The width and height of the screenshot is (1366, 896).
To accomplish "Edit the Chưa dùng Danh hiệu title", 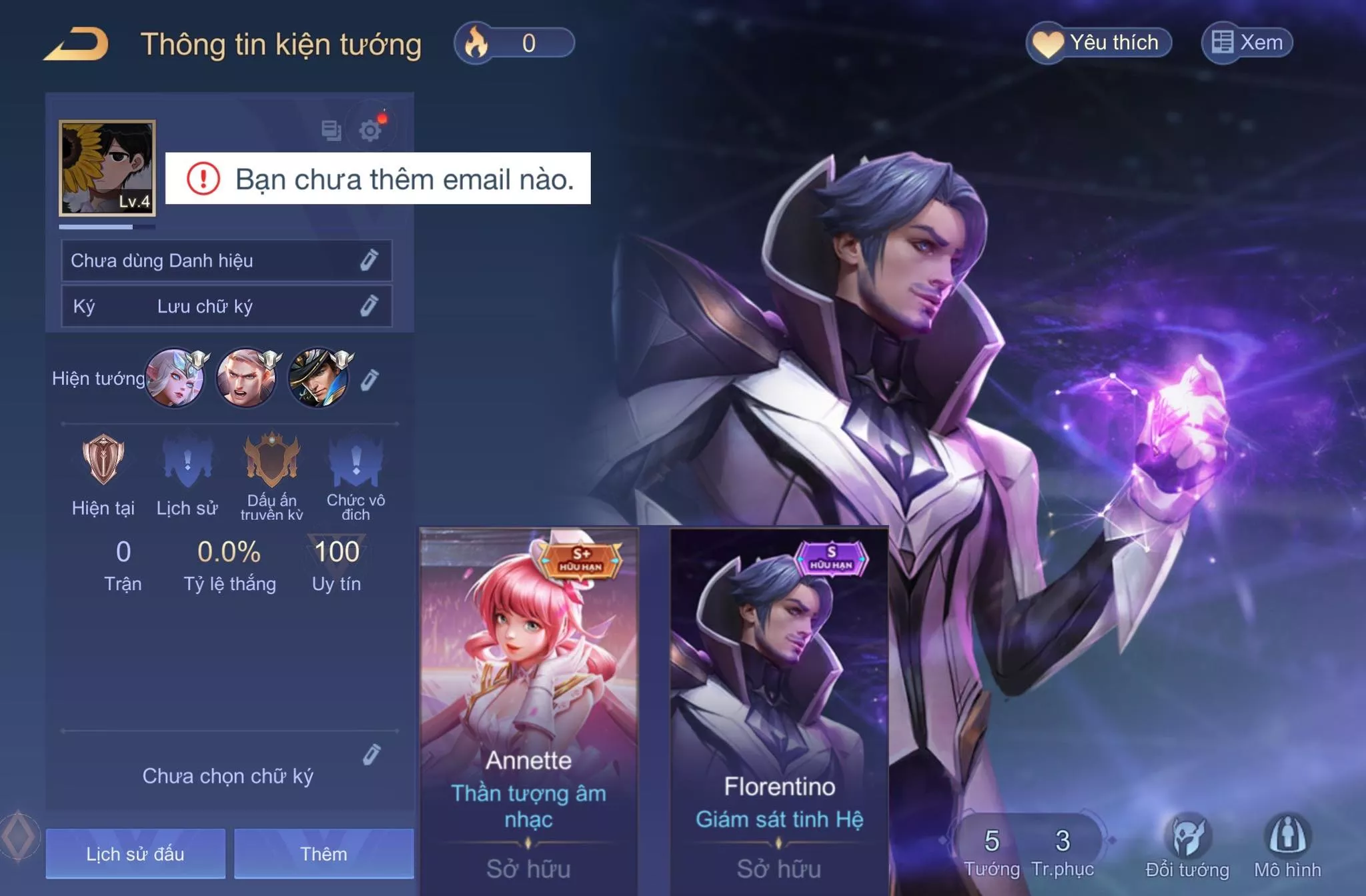I will click(369, 260).
